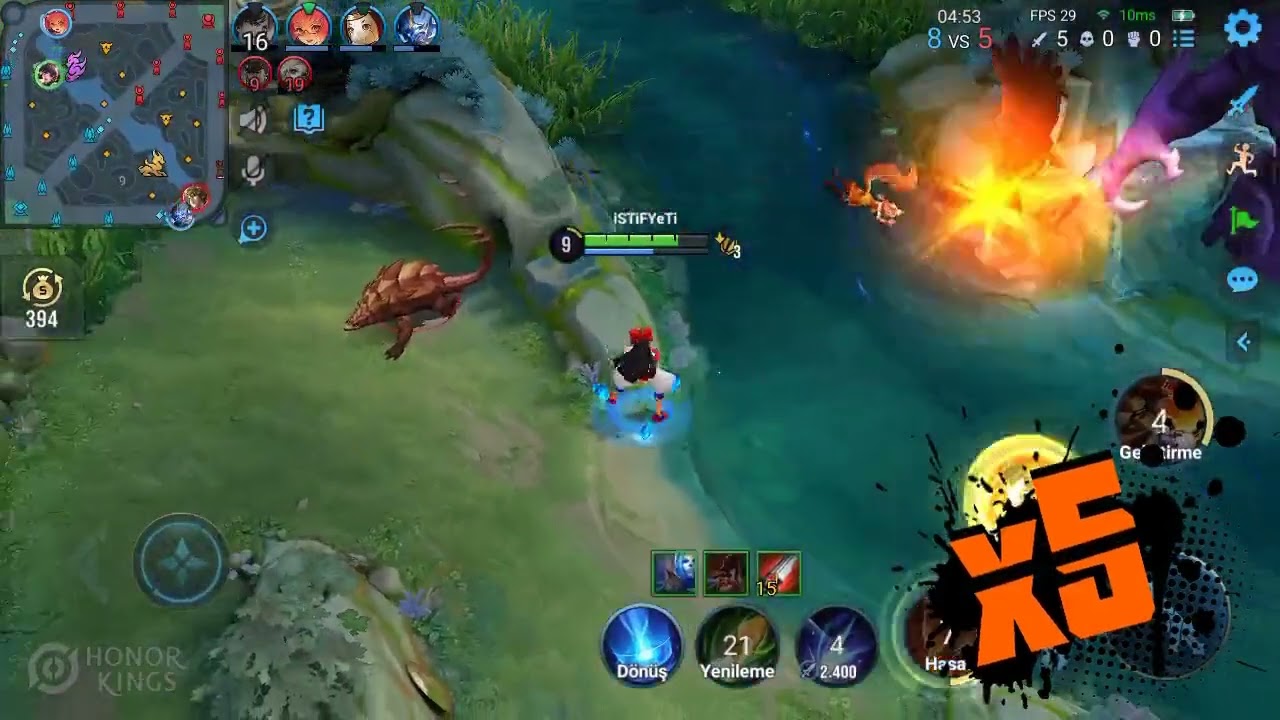Tap the Geliştirme skill button
Screen dimensions: 1280x720
pyautogui.click(x=1160, y=420)
